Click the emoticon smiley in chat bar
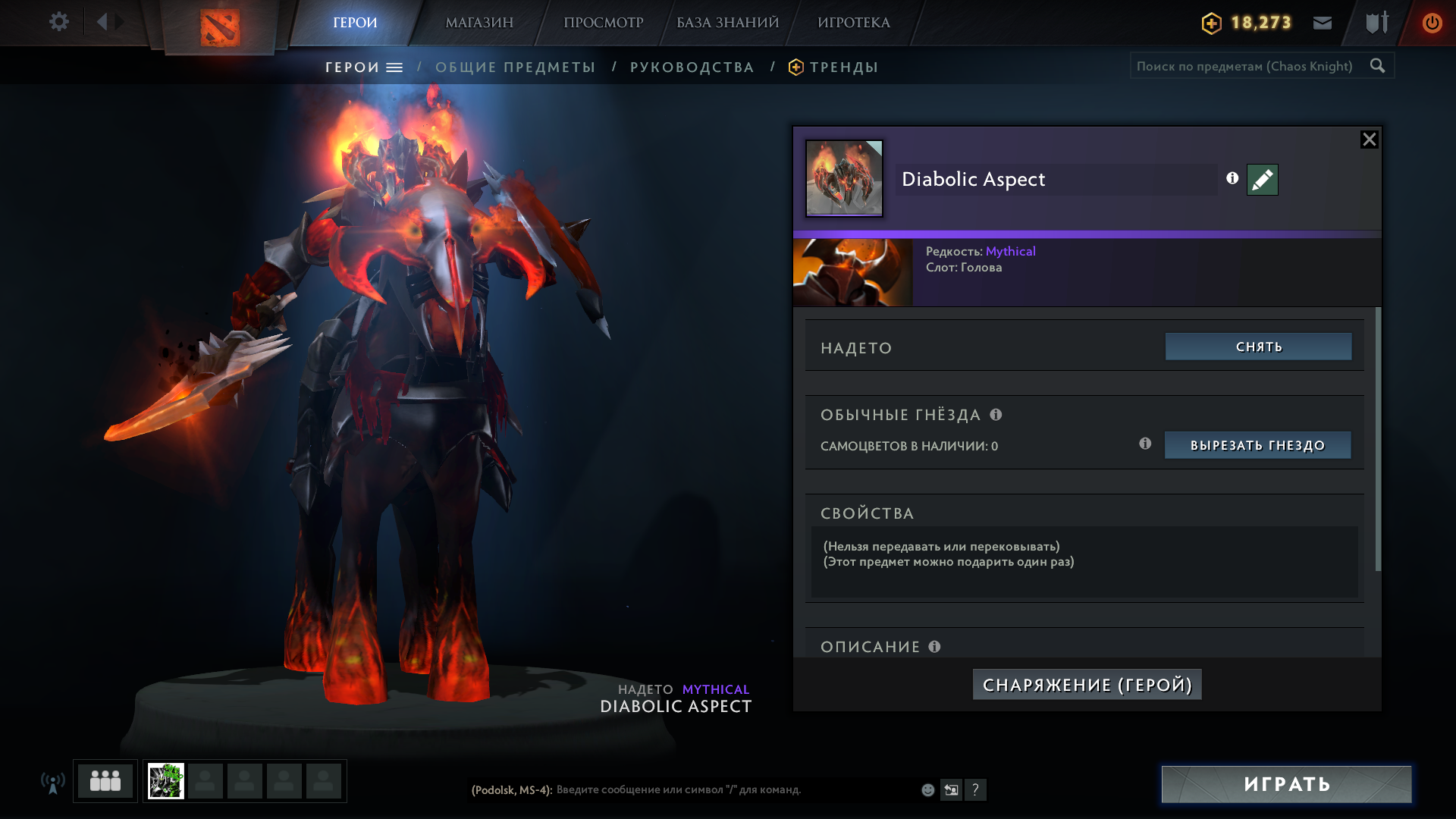This screenshot has width=1456, height=819. 927,789
